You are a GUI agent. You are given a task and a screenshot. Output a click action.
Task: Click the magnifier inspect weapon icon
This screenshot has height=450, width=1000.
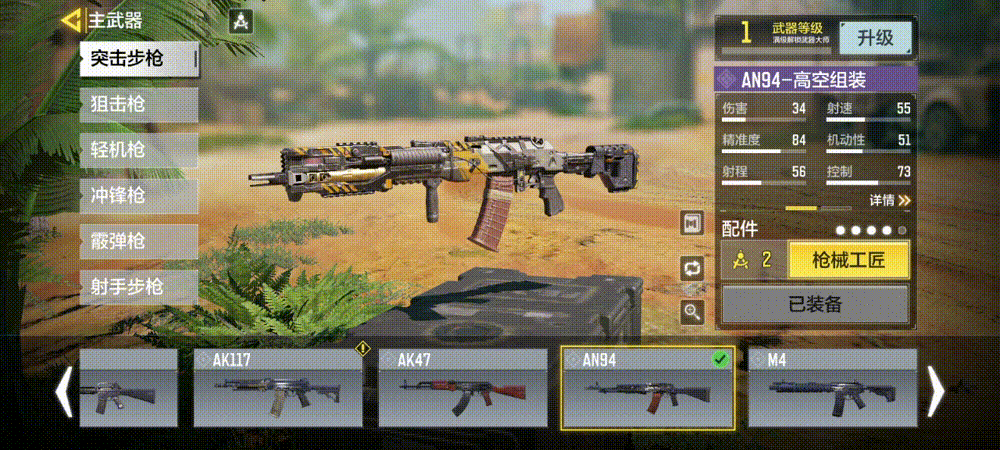coord(692,311)
